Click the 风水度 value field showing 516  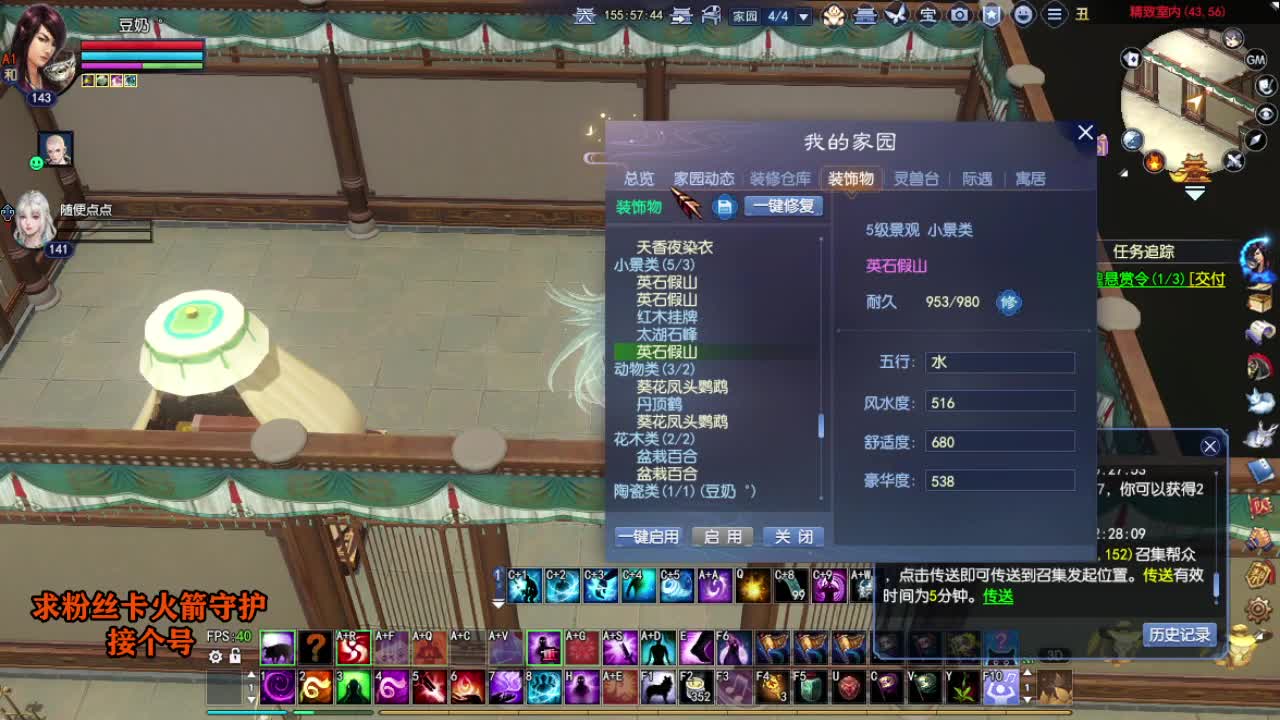(1000, 401)
